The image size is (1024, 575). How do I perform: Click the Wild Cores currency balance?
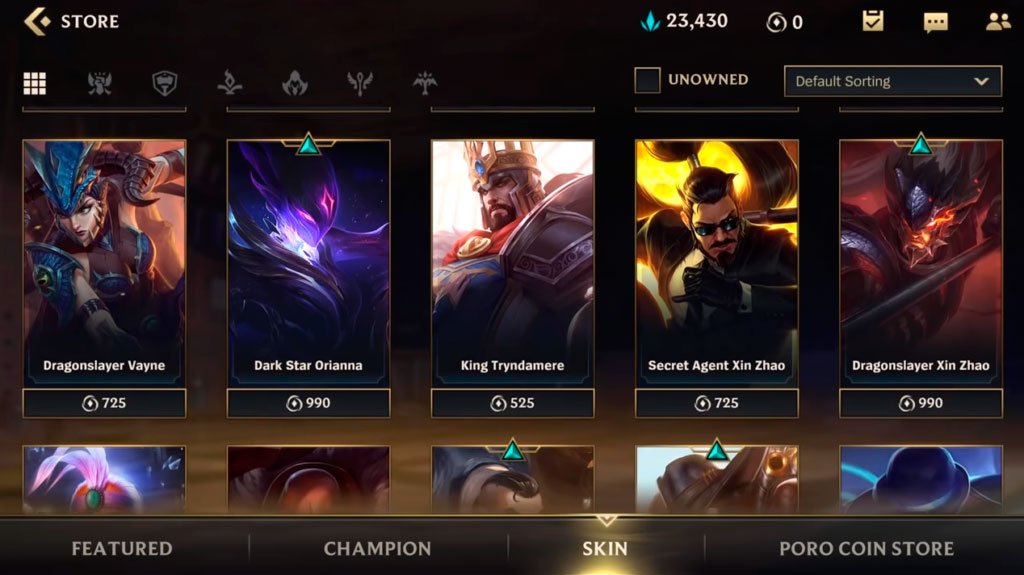click(785, 22)
